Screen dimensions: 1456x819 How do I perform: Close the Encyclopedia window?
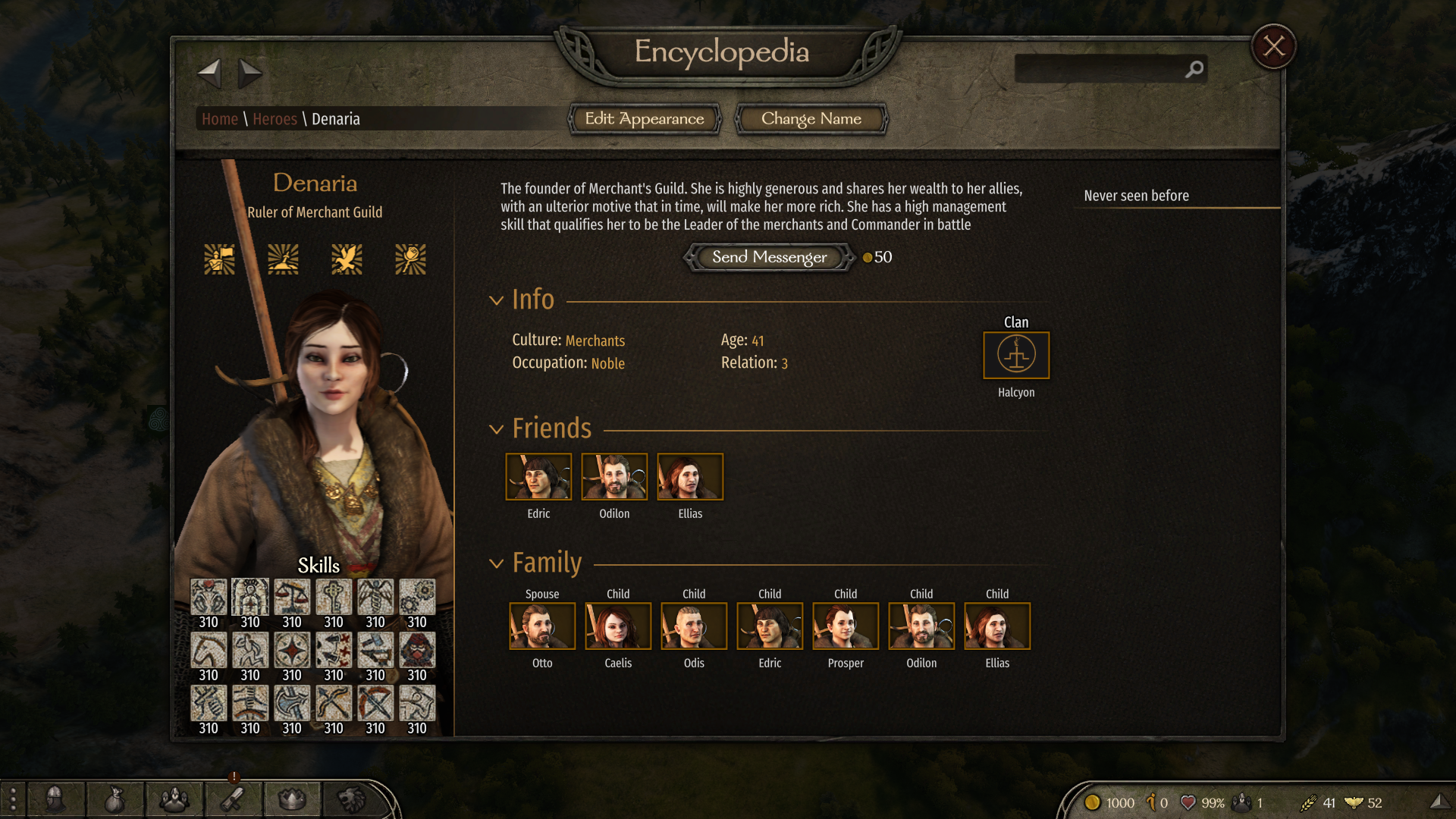pyautogui.click(x=1274, y=47)
